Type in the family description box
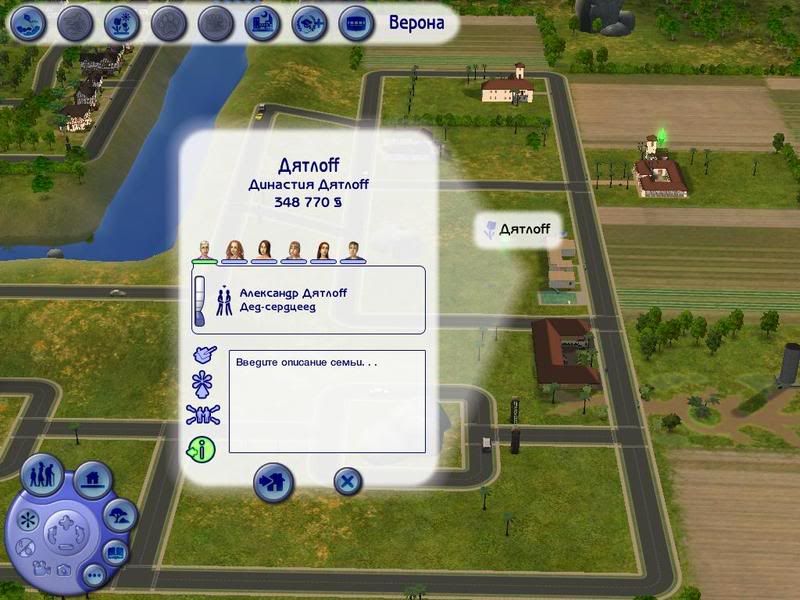The width and height of the screenshot is (800, 600). point(327,401)
